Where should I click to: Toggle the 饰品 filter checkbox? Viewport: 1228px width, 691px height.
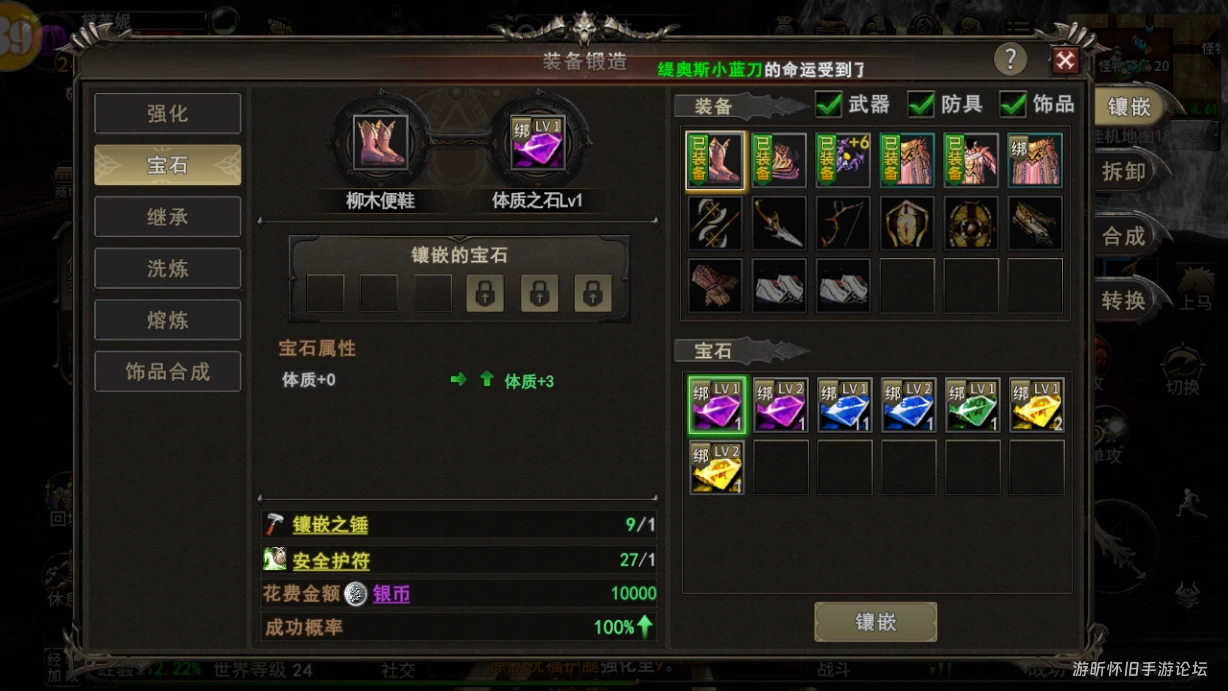click(1013, 104)
